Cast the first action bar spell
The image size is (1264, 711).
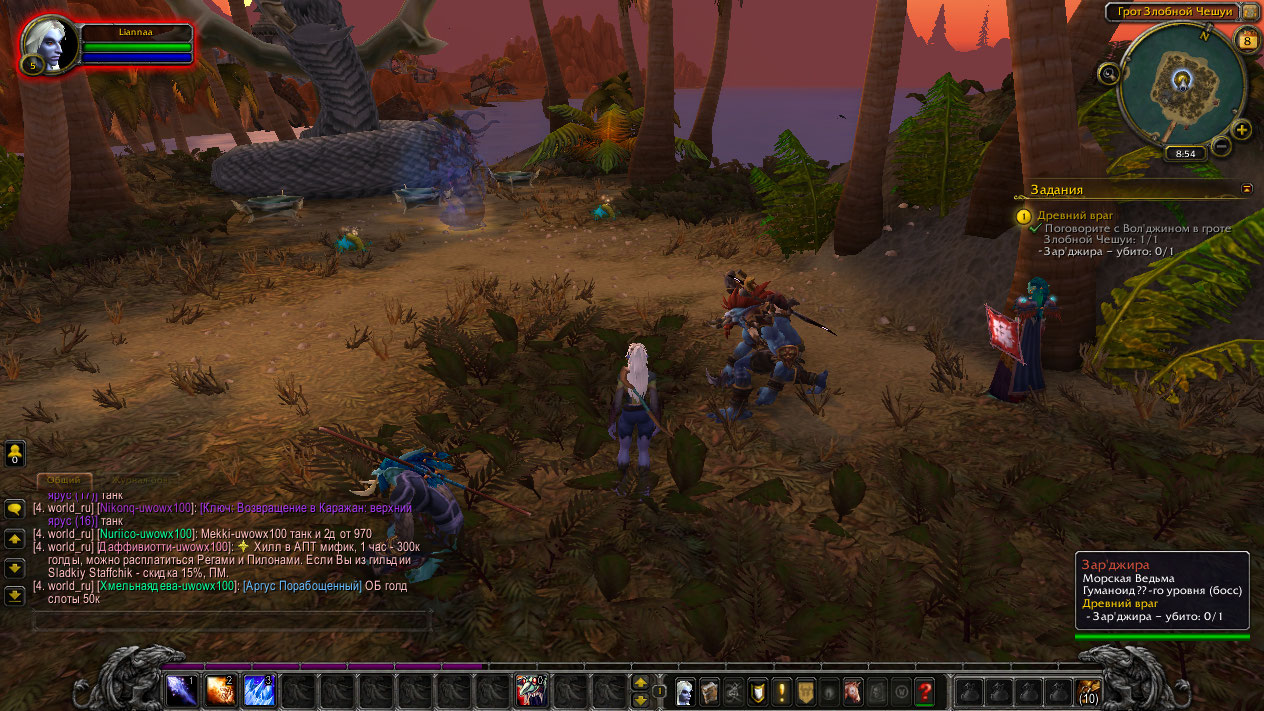click(x=181, y=690)
